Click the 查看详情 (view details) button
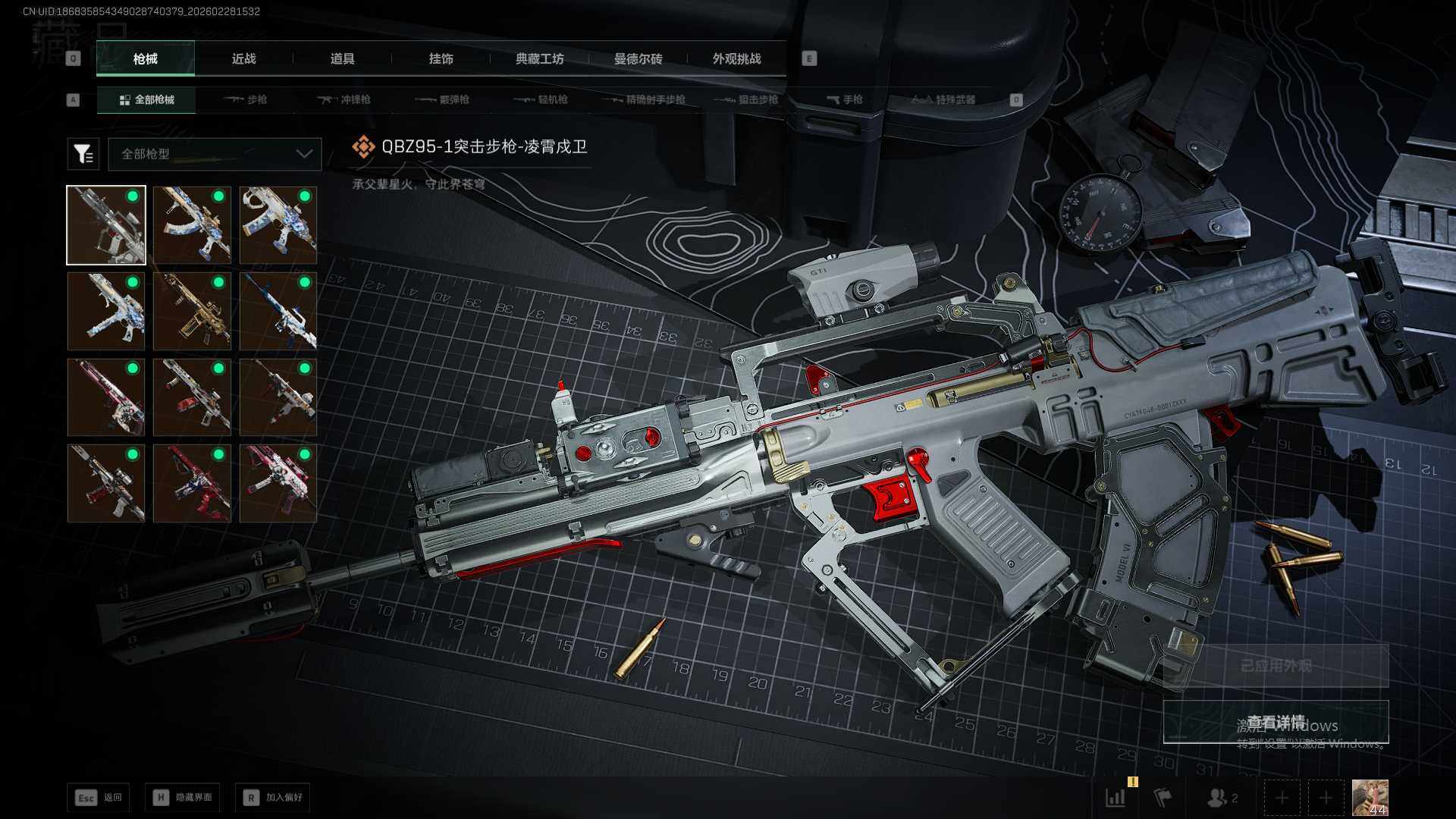1456x819 pixels. (x=1276, y=722)
